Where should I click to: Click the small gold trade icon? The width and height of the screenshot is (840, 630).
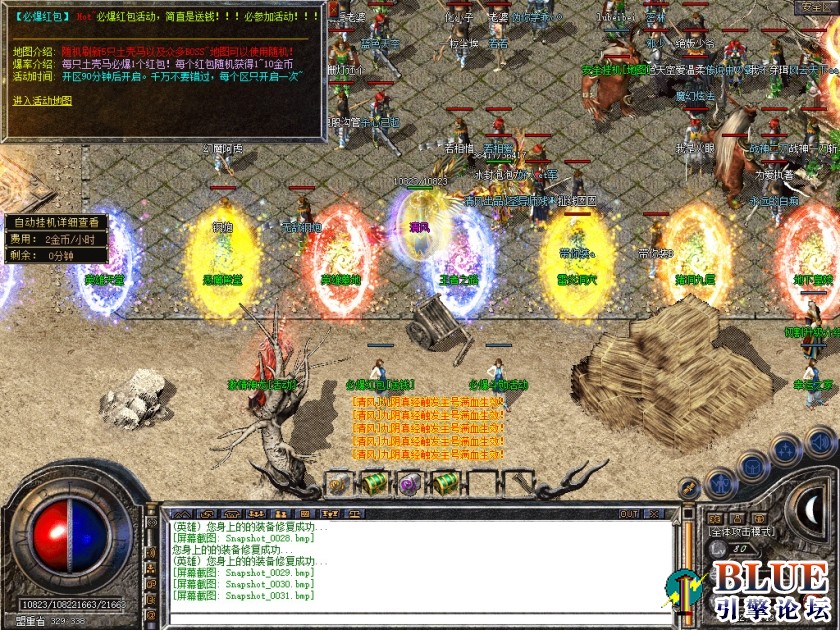688,488
